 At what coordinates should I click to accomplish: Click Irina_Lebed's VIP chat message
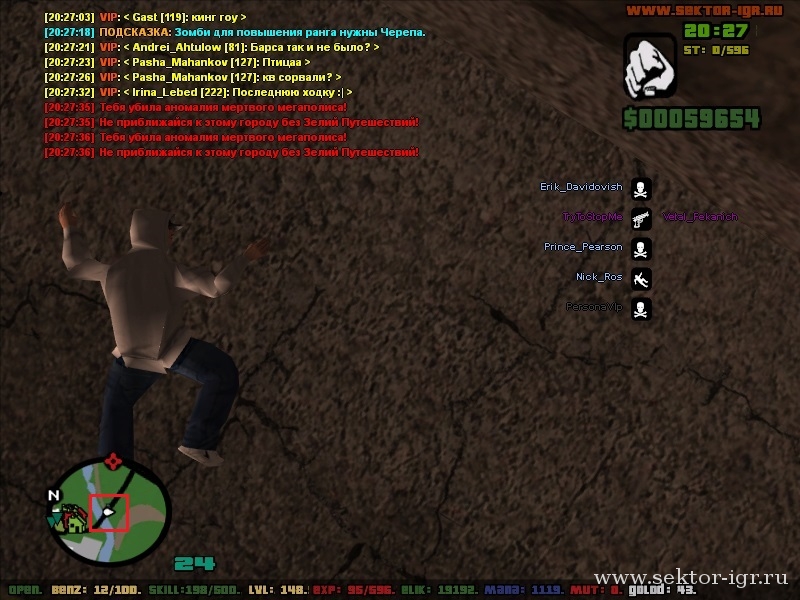[198, 92]
